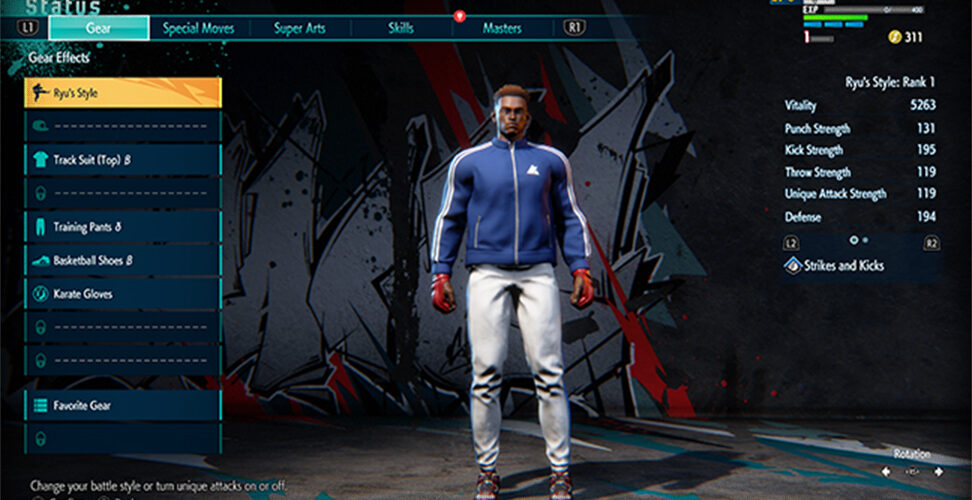972x500 pixels.
Task: Open the Favorite Gear entry
Action: click(x=122, y=406)
